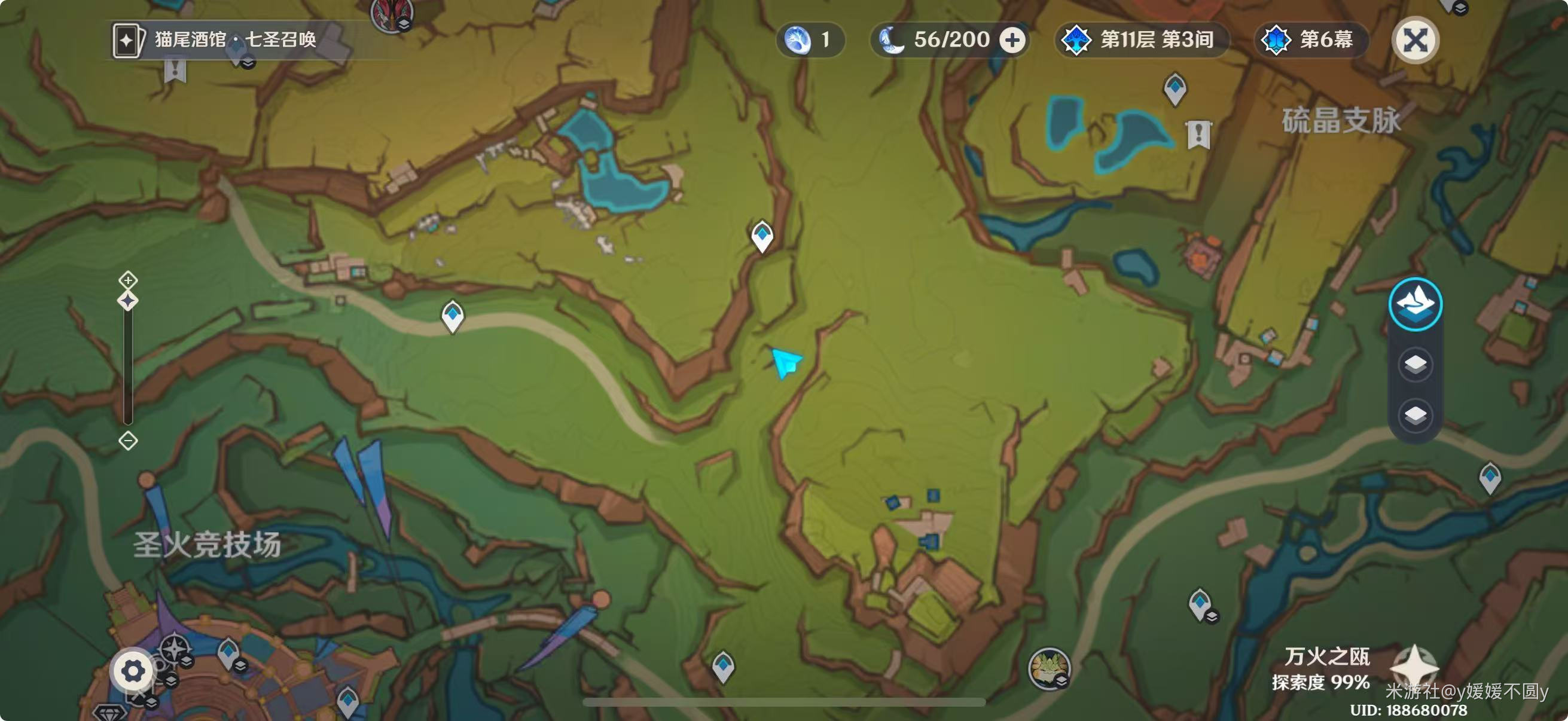Select the player's cyan arrow marker
This screenshot has width=1568, height=721.
pyautogui.click(x=786, y=362)
